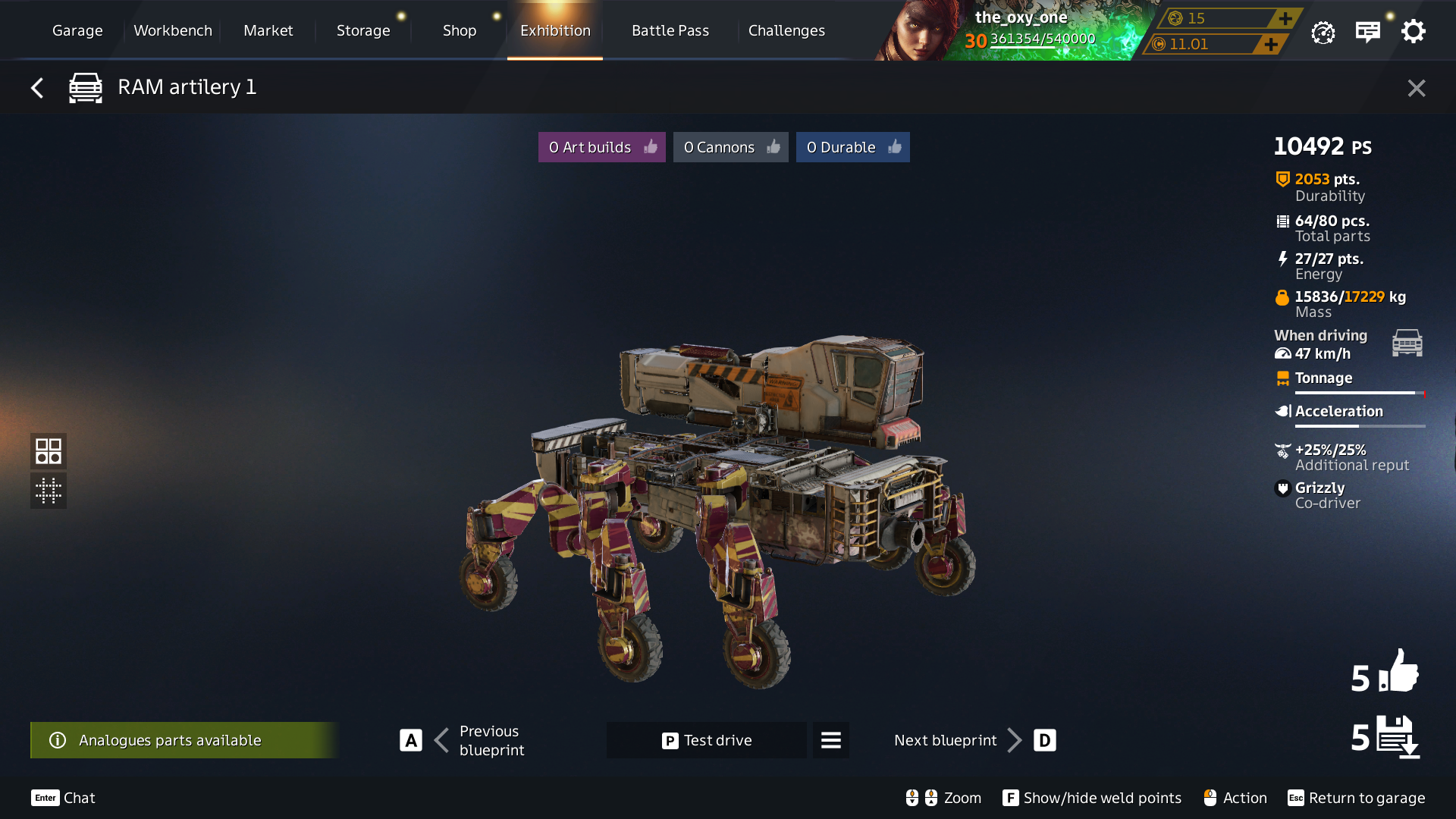Click the Analogues parts available notice
The width and height of the screenshot is (1456, 819).
tap(182, 740)
